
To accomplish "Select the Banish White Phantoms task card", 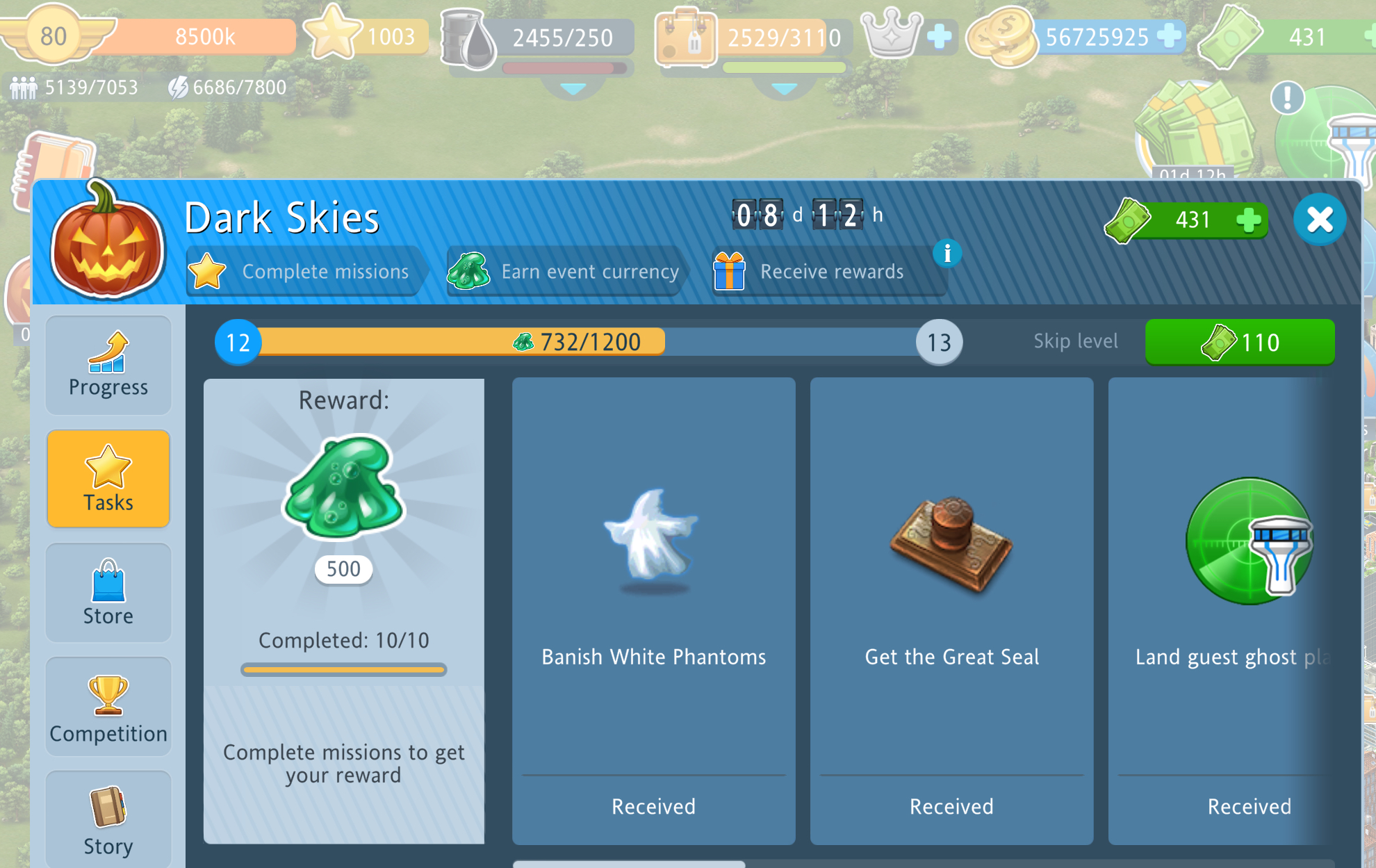I will pos(653,611).
